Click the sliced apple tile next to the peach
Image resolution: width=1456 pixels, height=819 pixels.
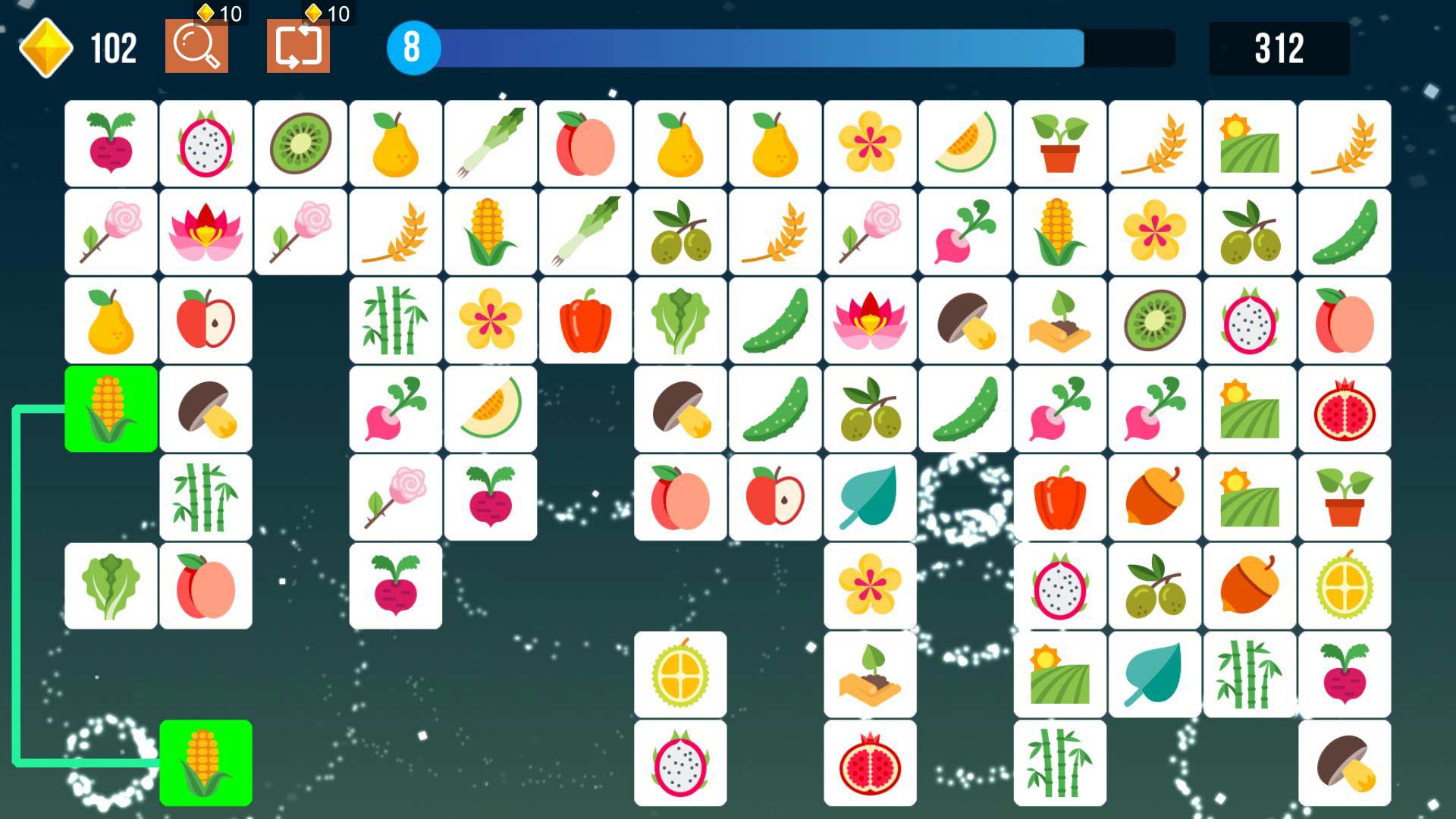coord(775,497)
